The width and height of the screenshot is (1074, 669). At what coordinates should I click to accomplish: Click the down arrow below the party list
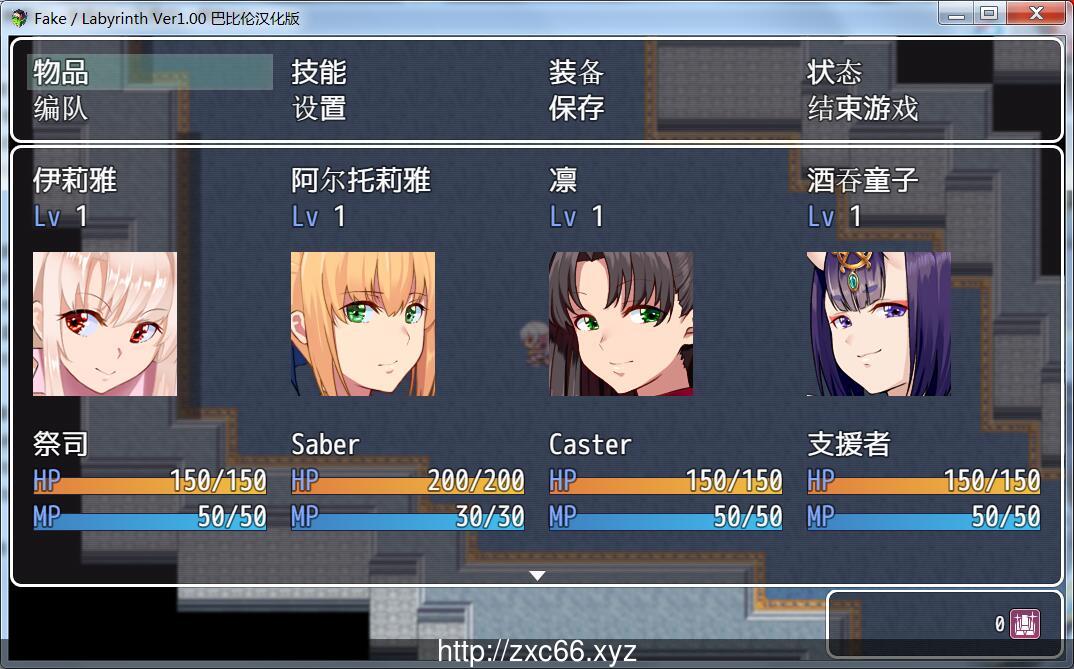[x=537, y=576]
